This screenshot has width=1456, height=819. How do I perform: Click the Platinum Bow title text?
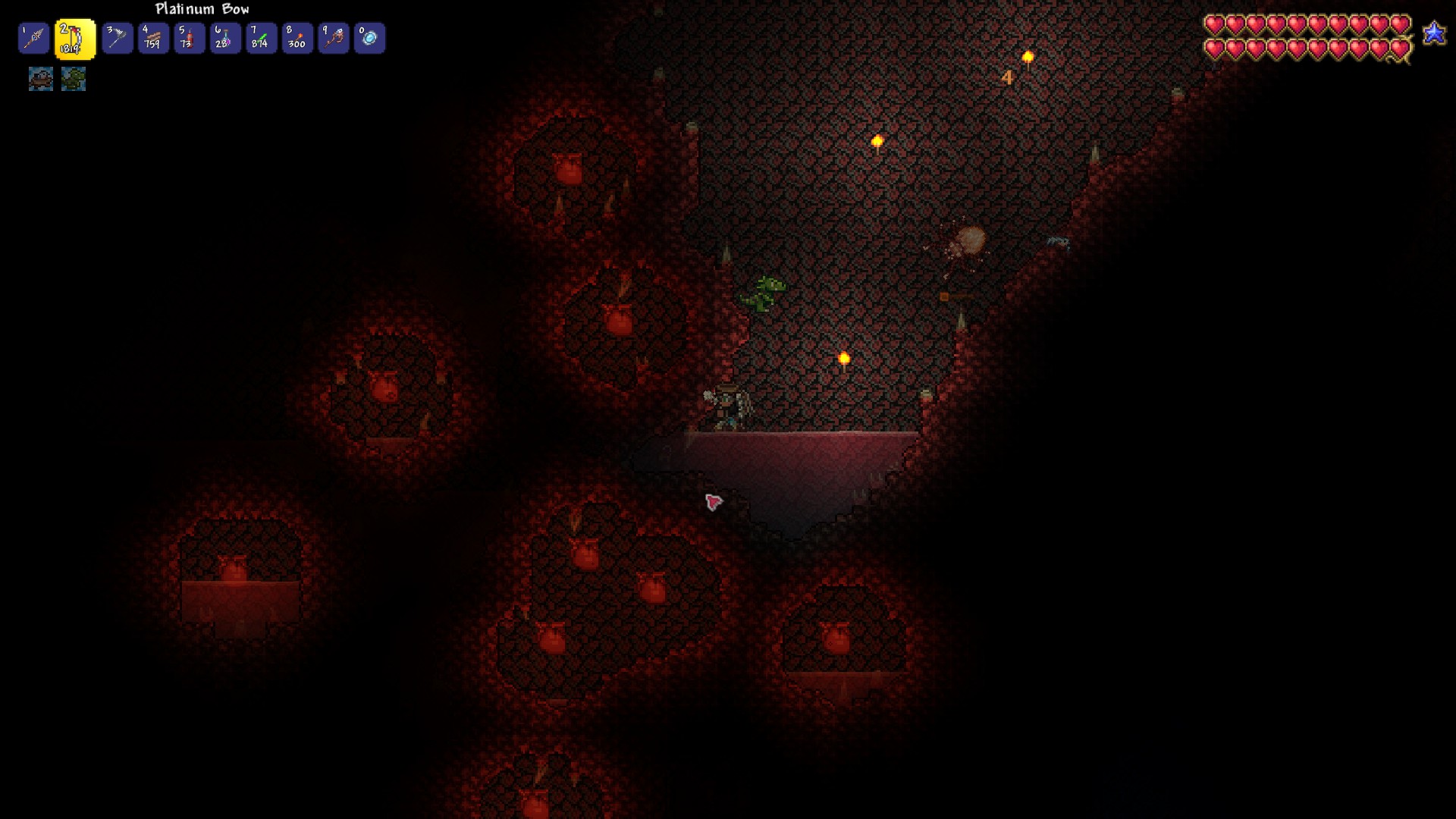click(200, 9)
